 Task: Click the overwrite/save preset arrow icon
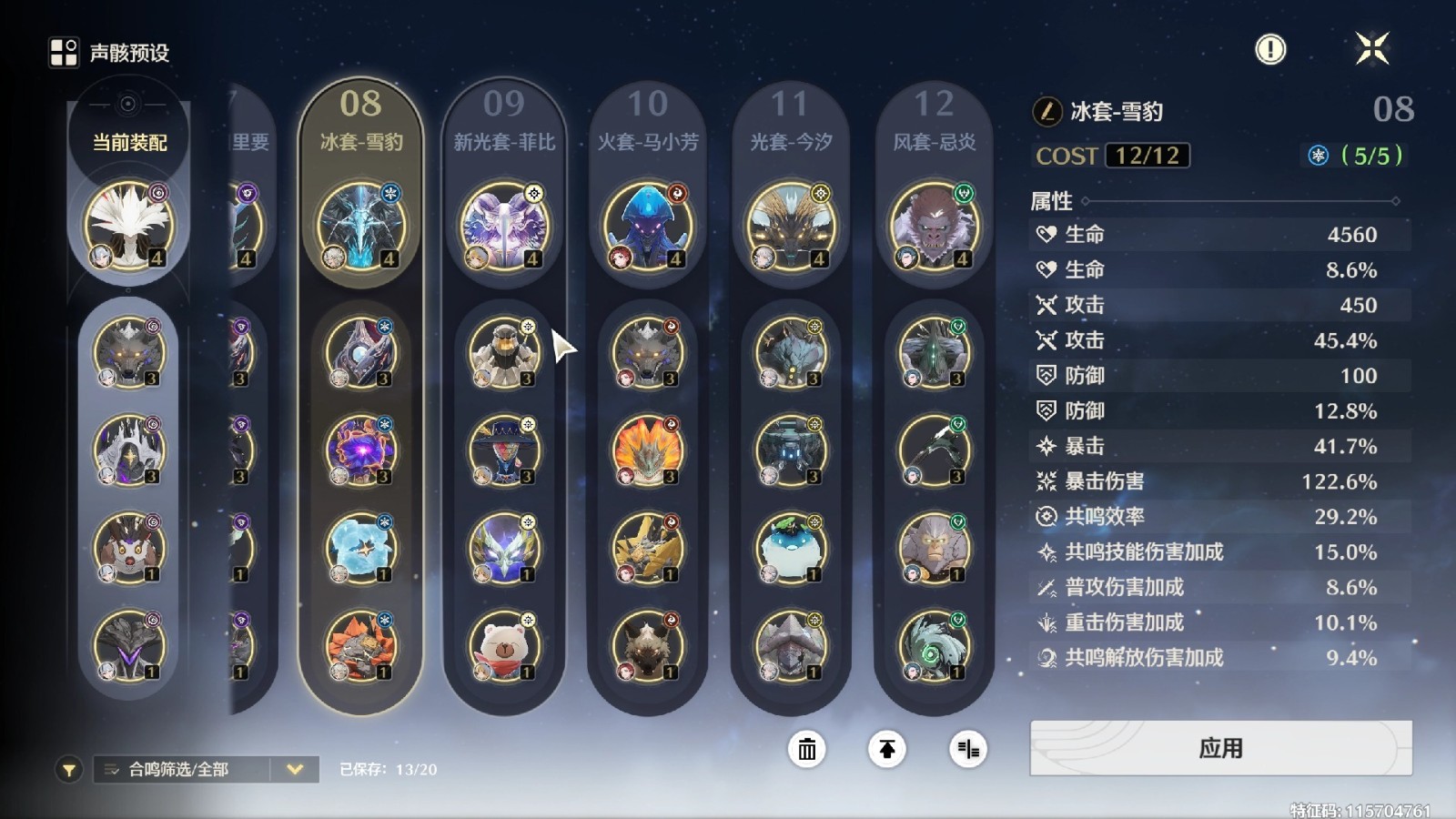tap(885, 750)
